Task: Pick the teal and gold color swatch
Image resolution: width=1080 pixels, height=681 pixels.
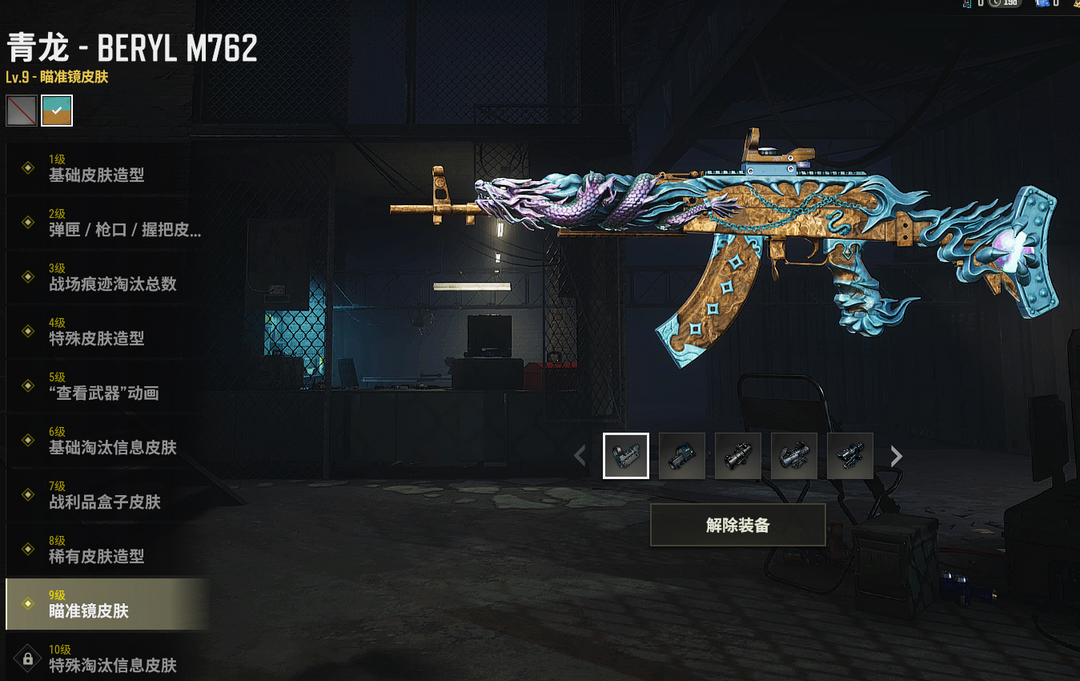Action: click(57, 110)
